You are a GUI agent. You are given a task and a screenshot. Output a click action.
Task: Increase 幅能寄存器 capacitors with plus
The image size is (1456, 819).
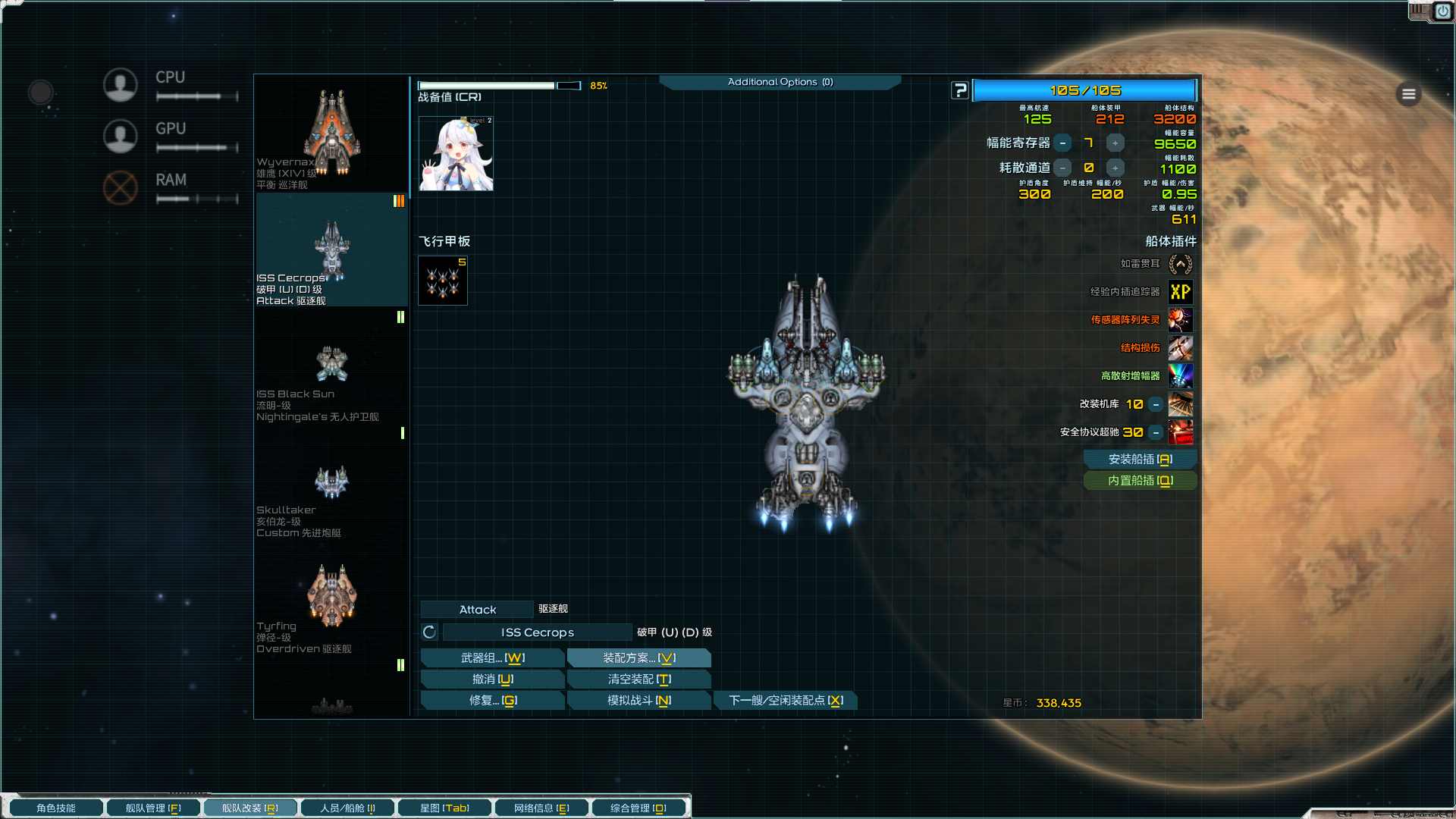[1115, 143]
